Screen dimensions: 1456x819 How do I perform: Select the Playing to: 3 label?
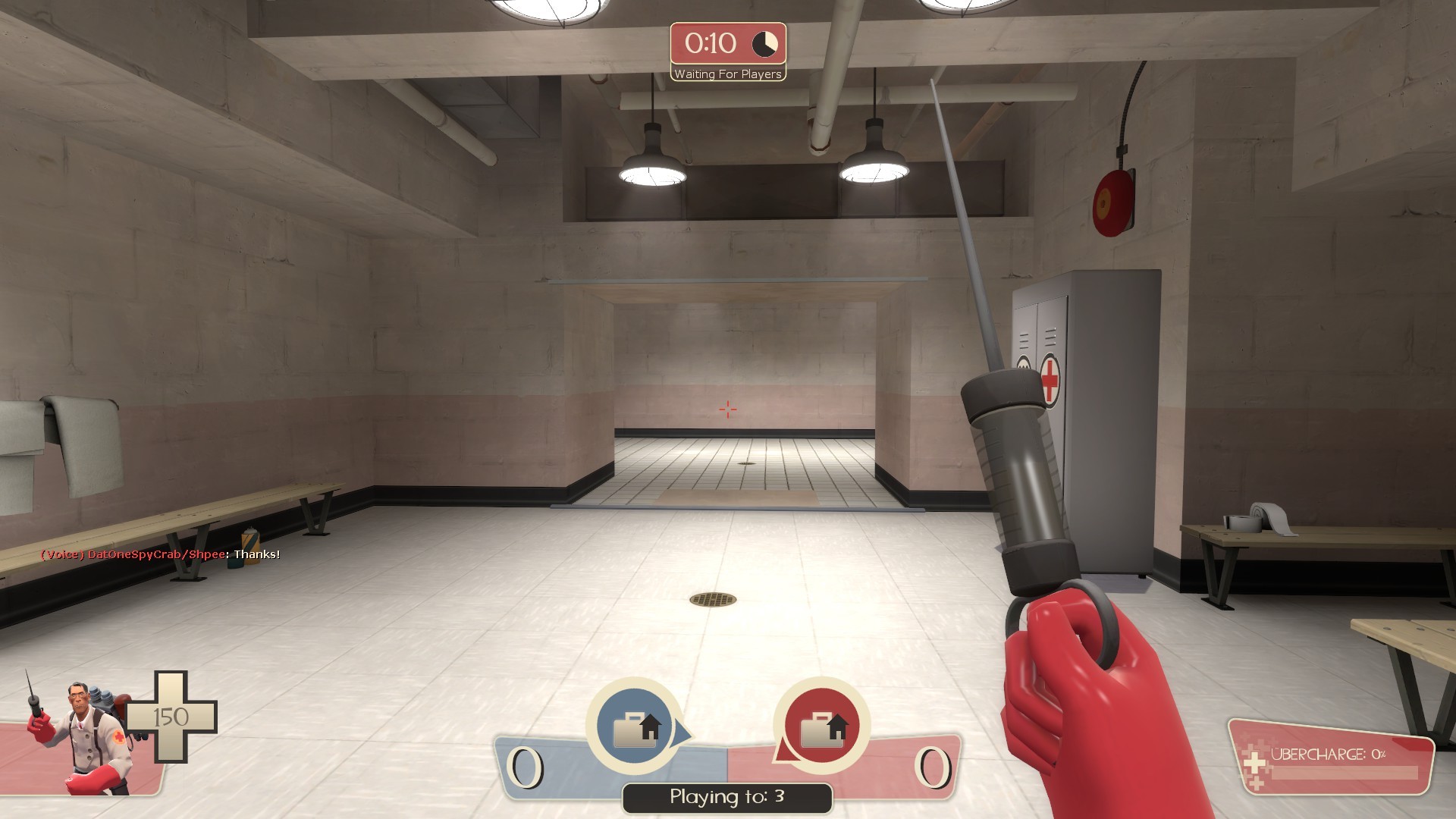[726, 797]
